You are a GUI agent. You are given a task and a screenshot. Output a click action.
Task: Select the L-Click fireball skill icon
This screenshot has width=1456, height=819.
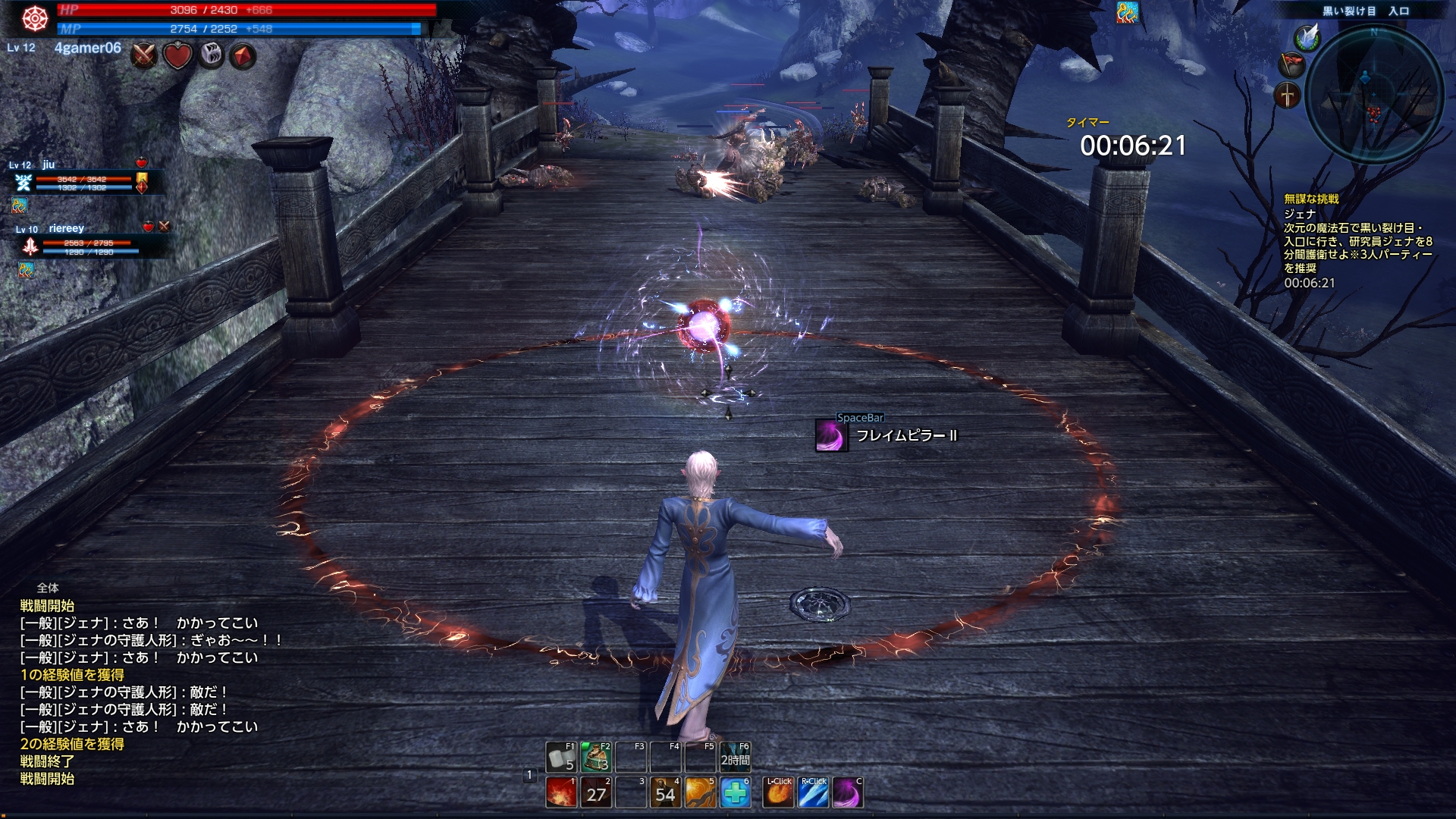[778, 792]
